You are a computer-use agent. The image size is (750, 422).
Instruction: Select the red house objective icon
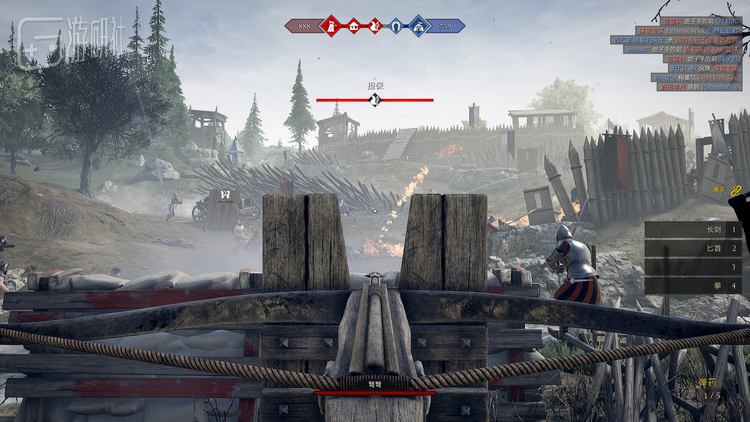coord(352,25)
